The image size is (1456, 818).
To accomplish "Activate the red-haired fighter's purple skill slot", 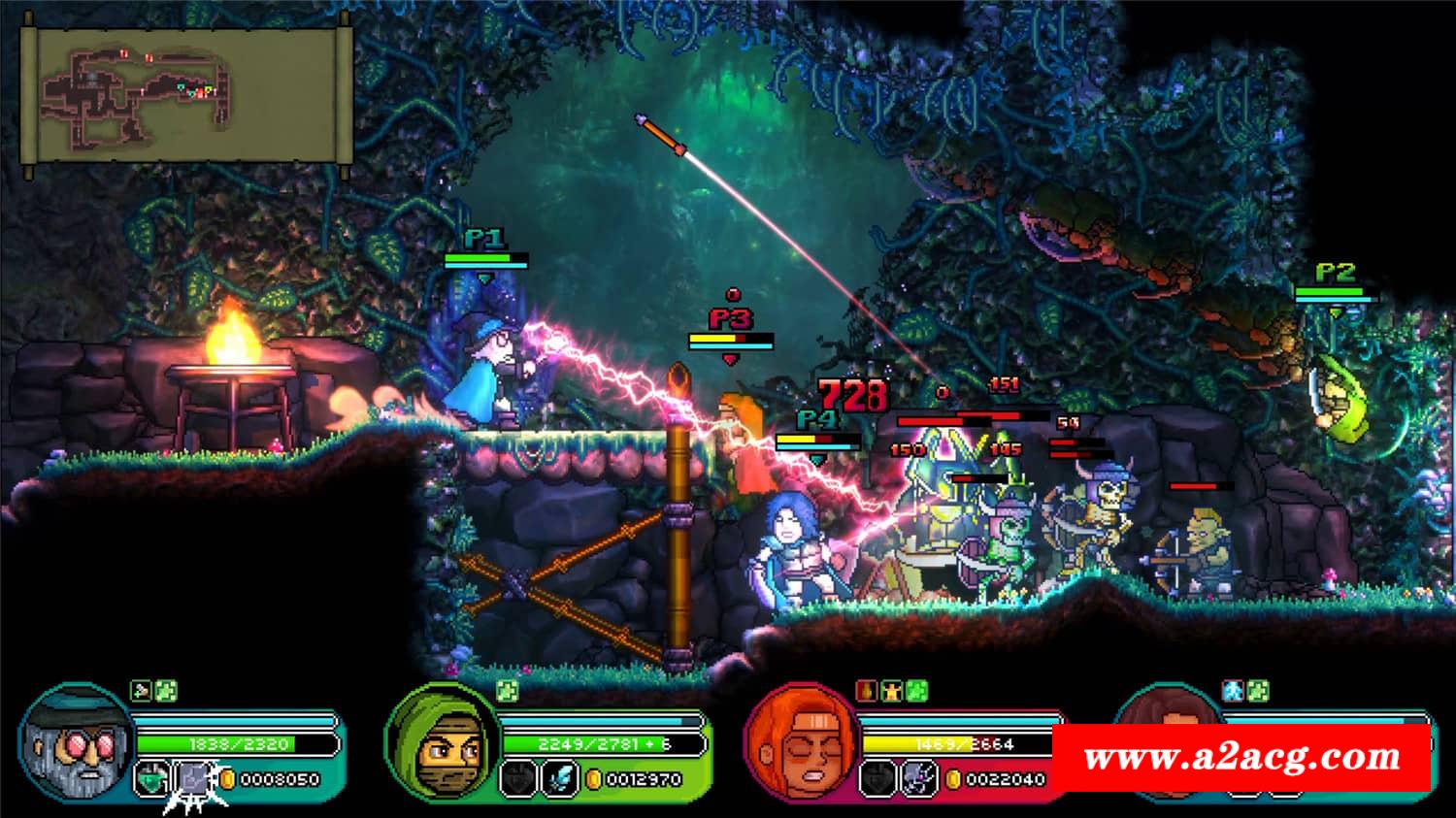I will pyautogui.click(x=917, y=778).
